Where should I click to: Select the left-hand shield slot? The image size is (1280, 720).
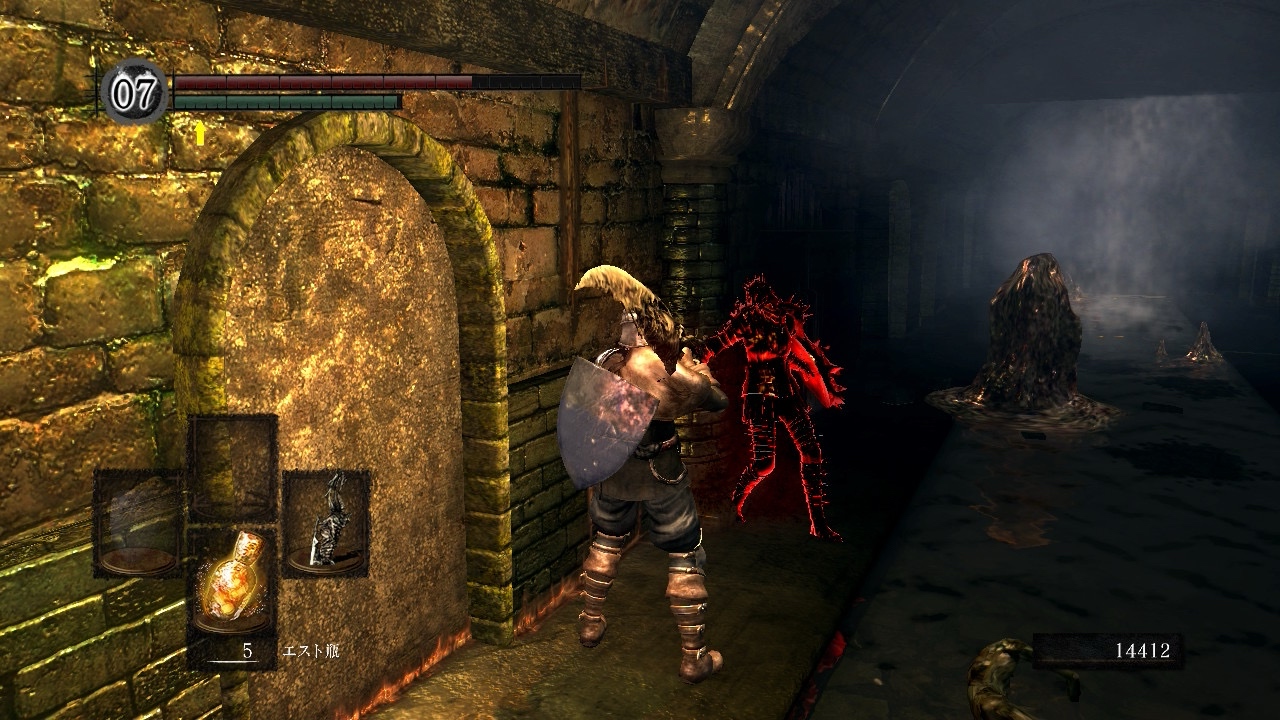138,523
